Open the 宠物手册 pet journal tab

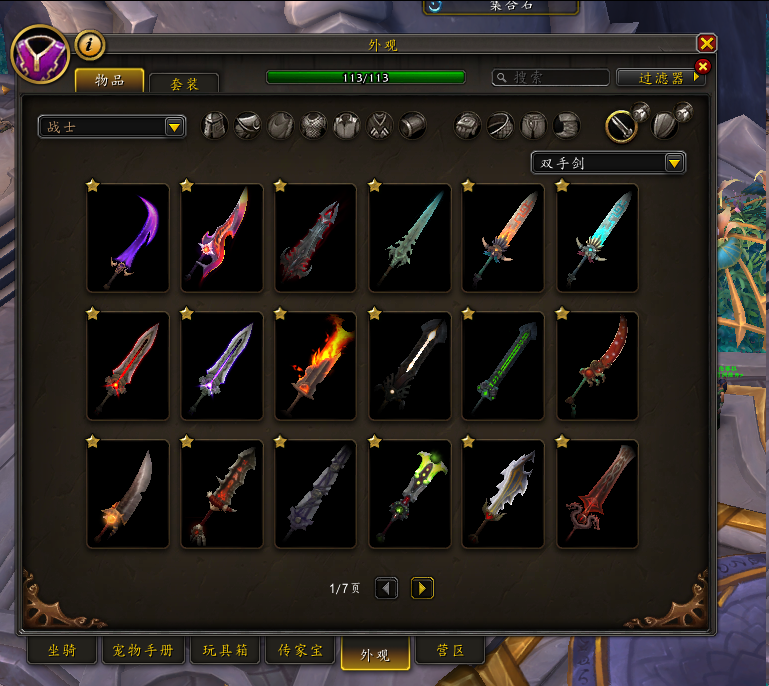143,651
